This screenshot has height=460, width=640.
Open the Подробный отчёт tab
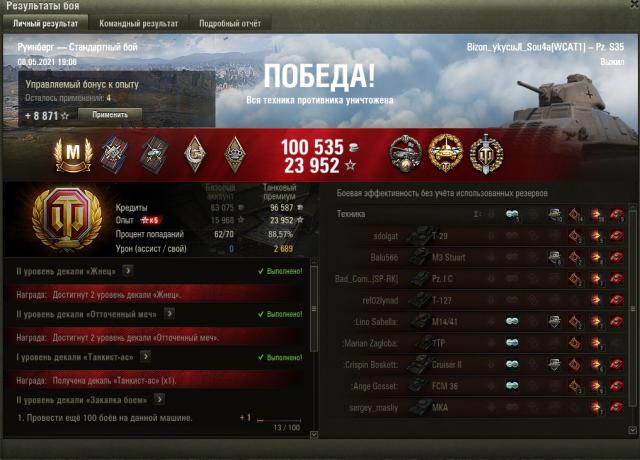(x=231, y=22)
